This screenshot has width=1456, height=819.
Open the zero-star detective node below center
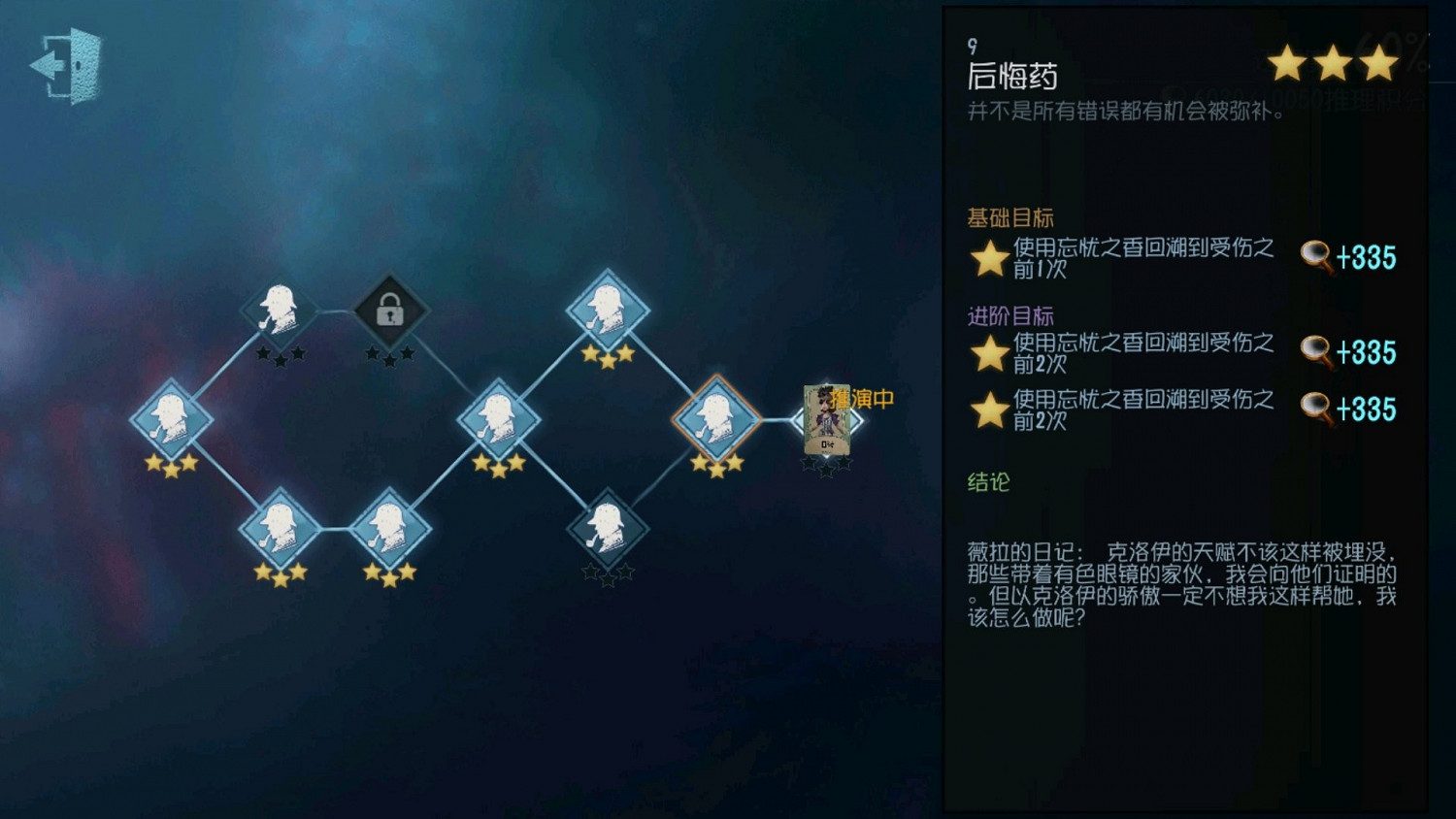click(609, 527)
